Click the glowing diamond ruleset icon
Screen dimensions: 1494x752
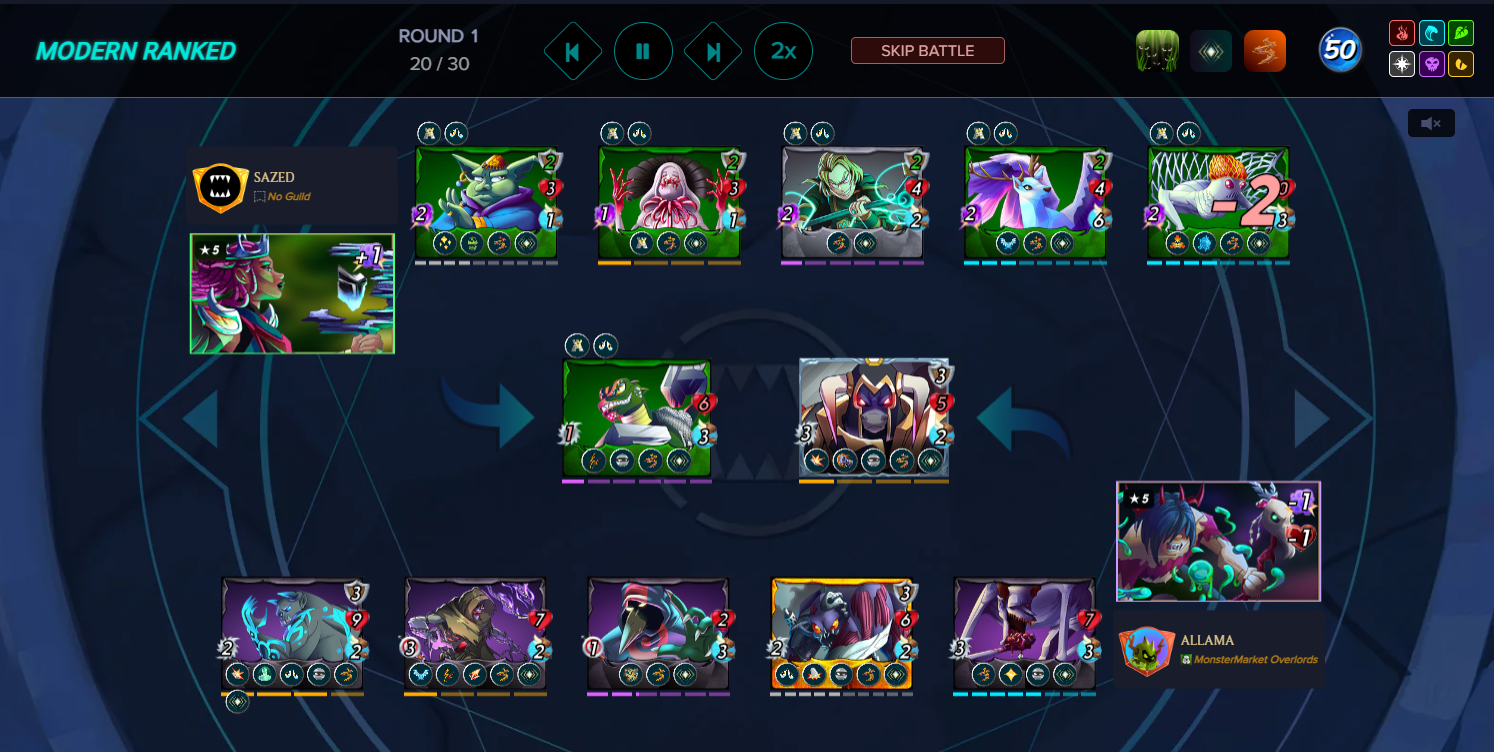(x=1211, y=49)
